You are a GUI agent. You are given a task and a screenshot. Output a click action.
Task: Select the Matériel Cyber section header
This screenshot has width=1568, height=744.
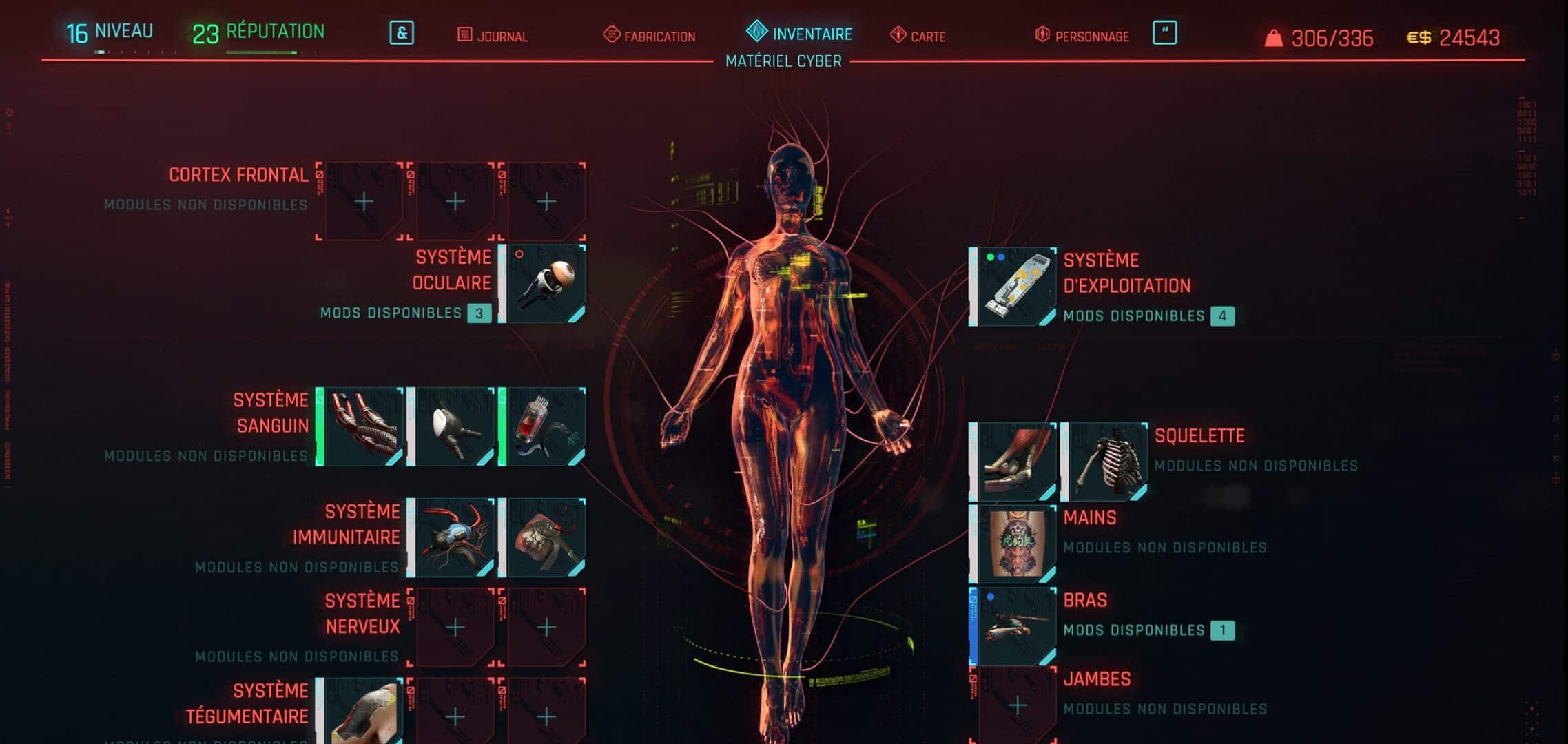(x=783, y=61)
